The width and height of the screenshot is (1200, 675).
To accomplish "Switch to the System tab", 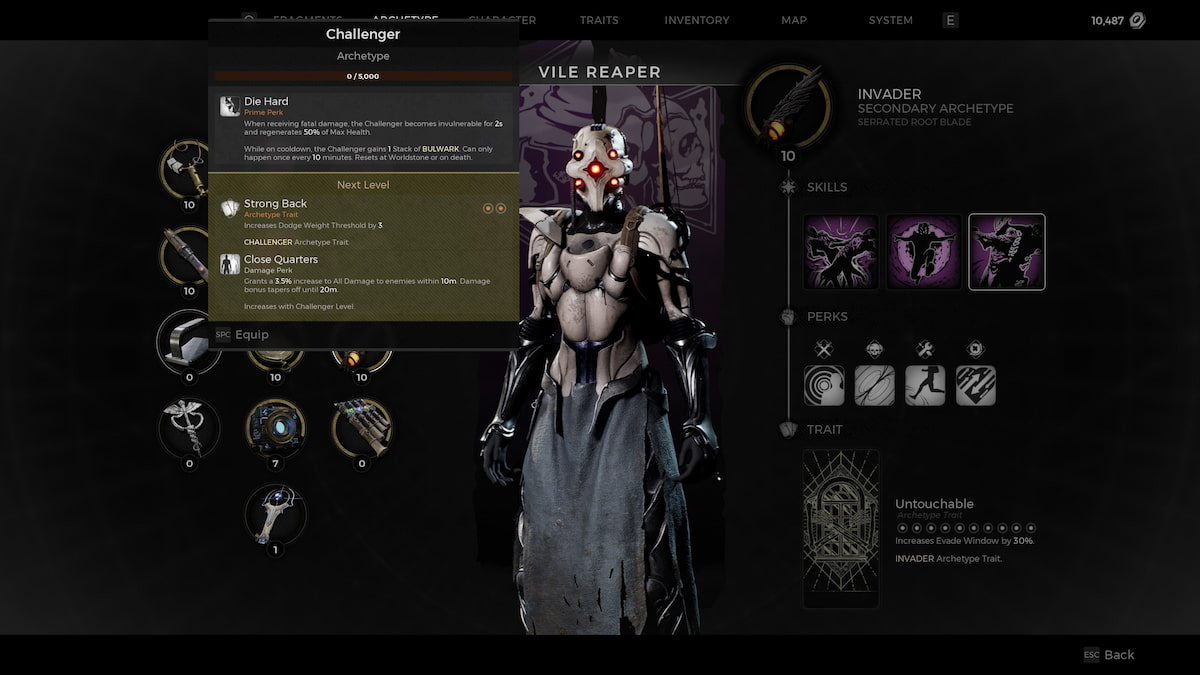I will coord(890,20).
